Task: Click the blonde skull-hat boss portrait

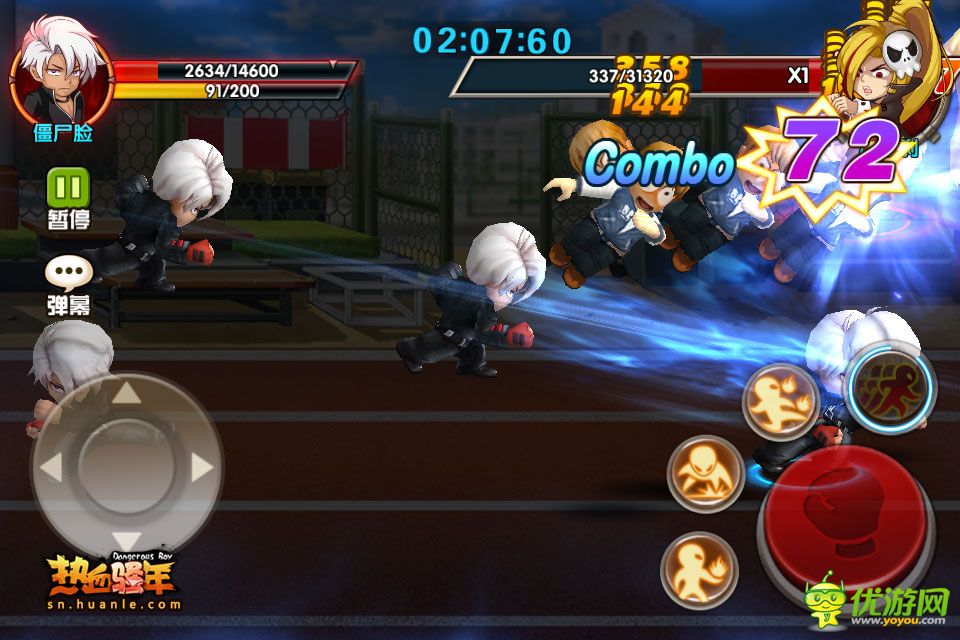Action: pos(878,70)
